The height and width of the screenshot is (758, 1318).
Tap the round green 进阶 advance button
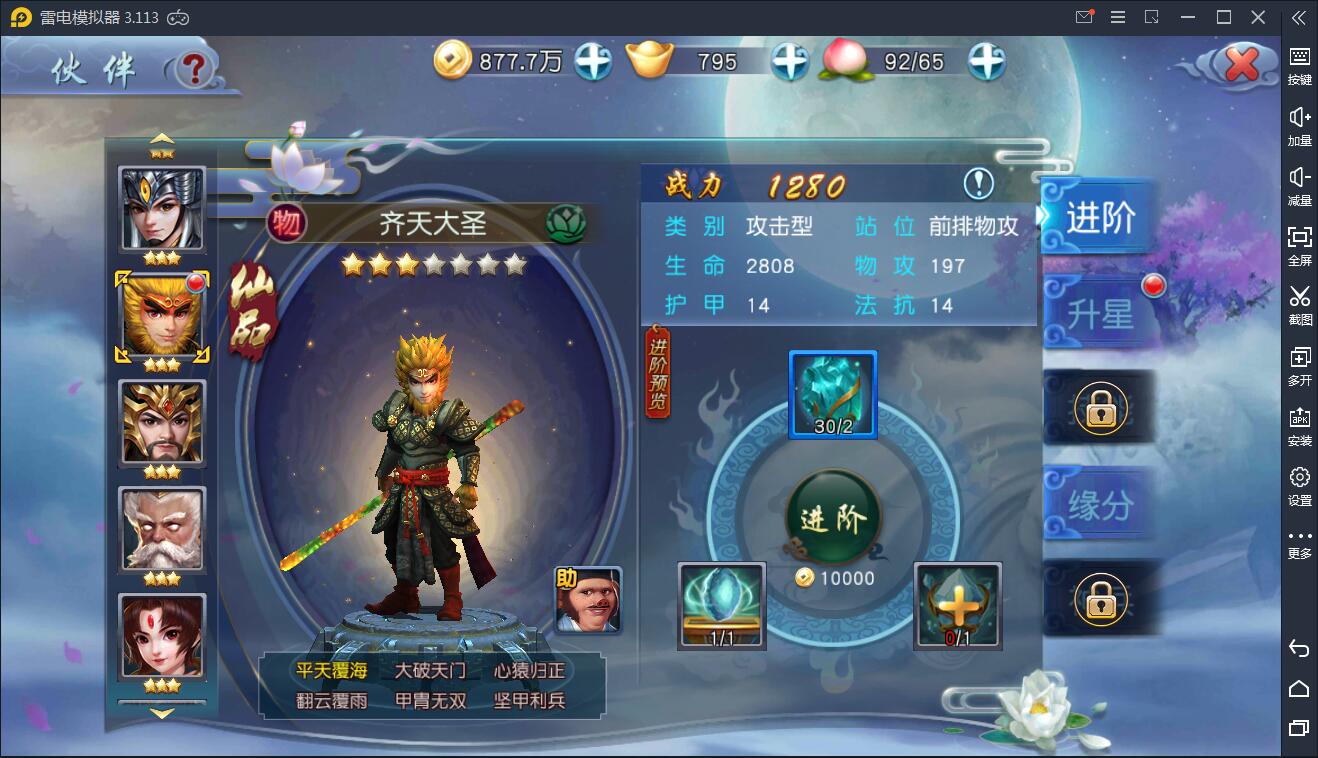coord(833,517)
